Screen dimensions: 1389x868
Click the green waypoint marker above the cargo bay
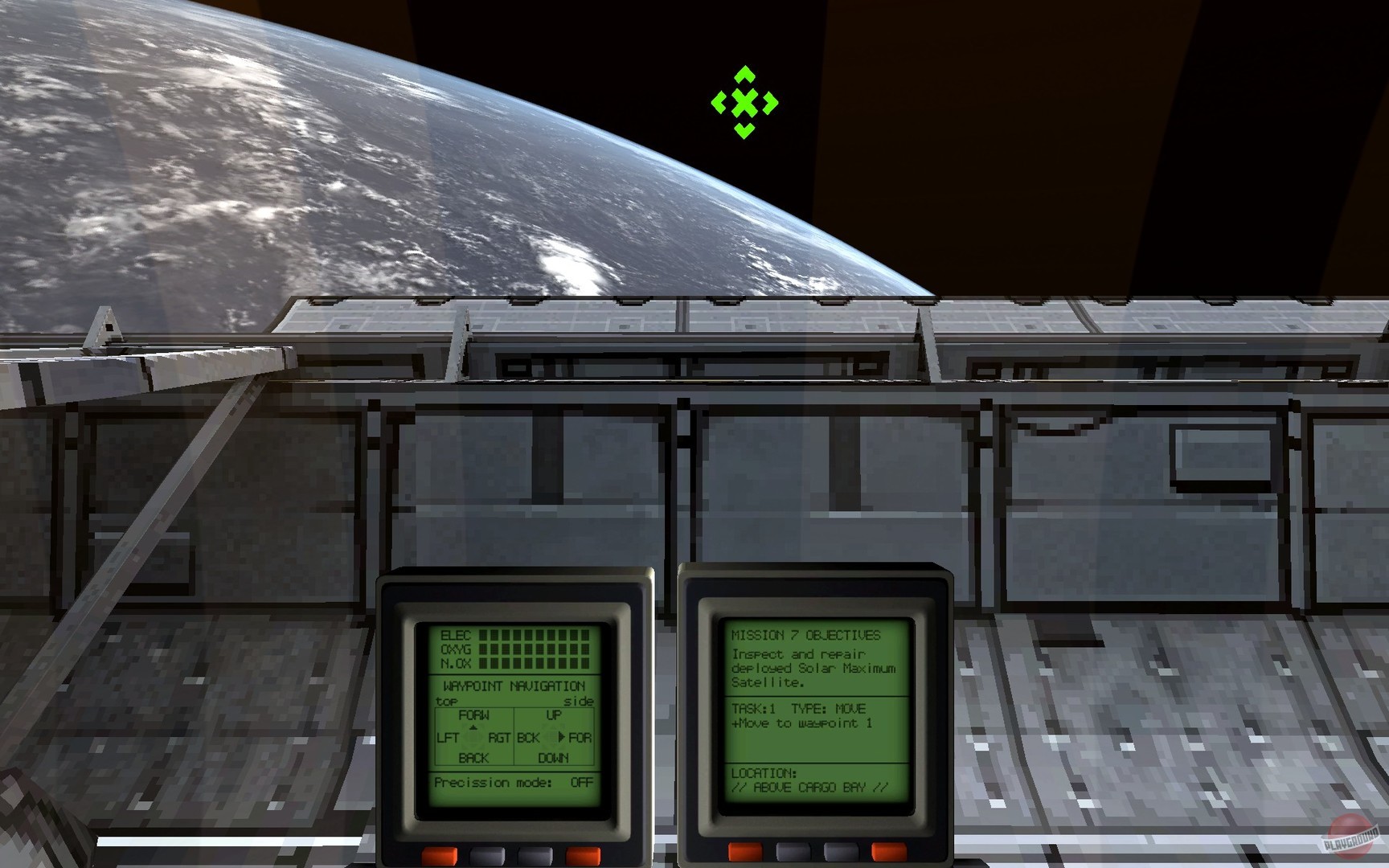tap(746, 103)
